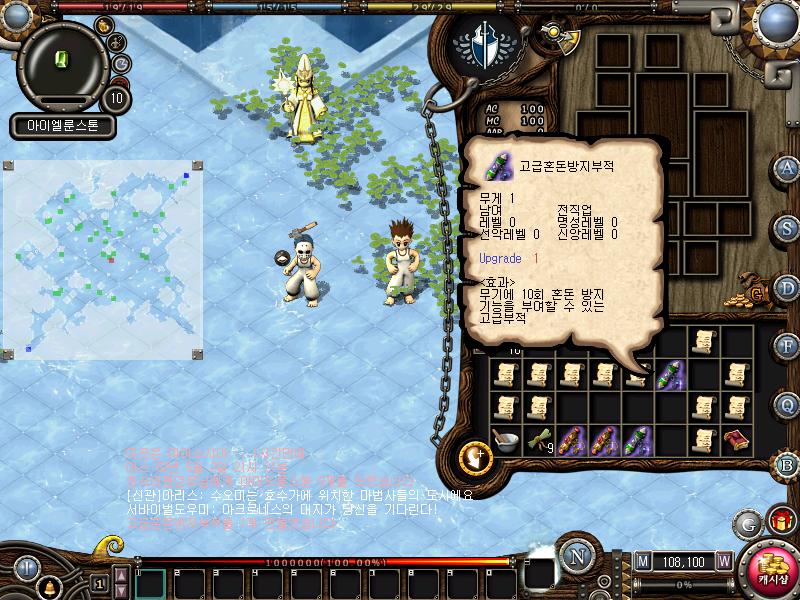This screenshot has width=800, height=600.
Task: Open the translucent area minimap
Action: [104, 258]
